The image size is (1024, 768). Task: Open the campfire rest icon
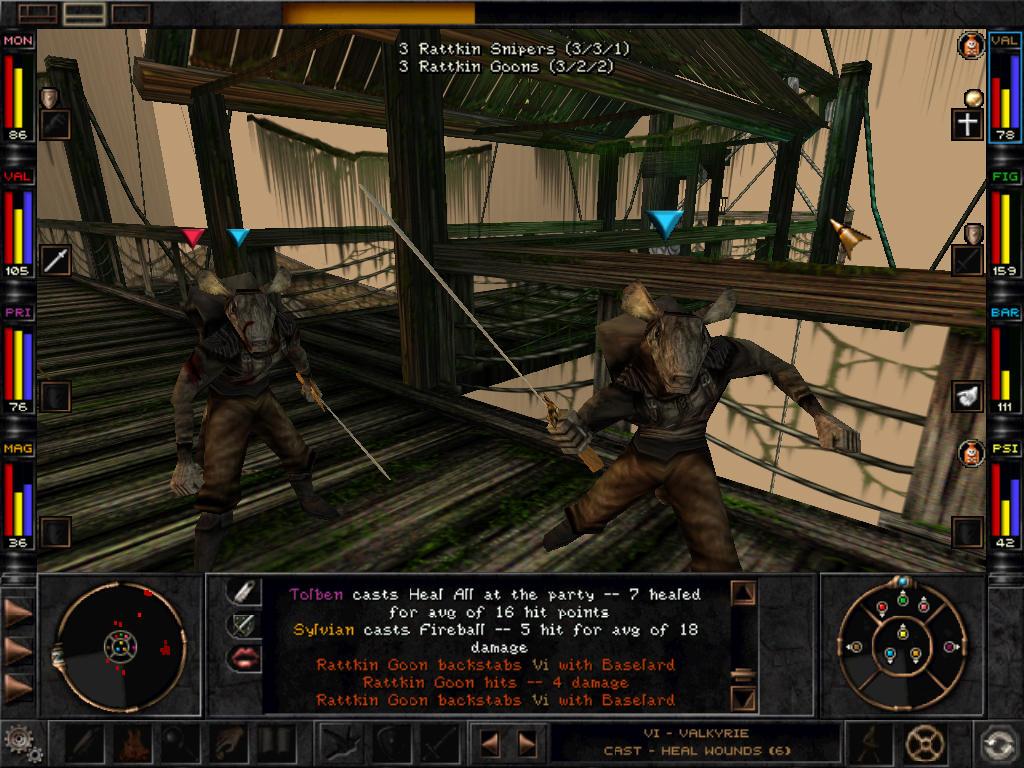(x=130, y=744)
